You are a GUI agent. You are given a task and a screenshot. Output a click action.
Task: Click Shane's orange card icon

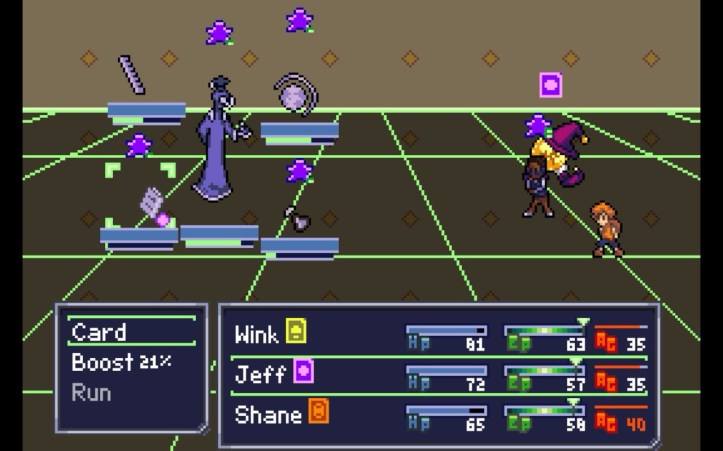[318, 412]
